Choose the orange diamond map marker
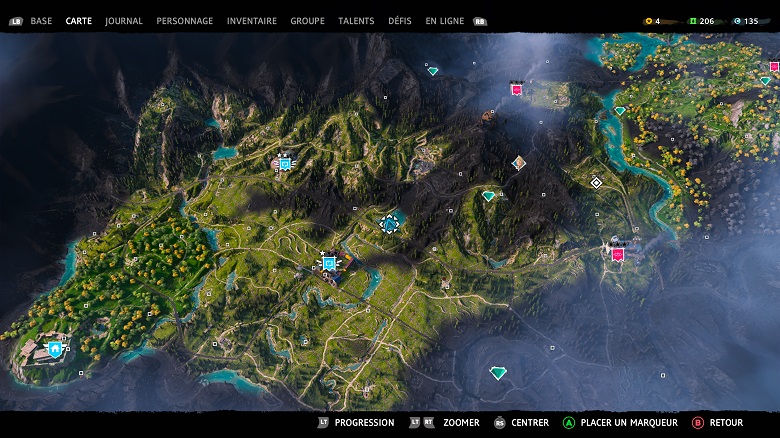This screenshot has height=438, width=780. click(x=518, y=162)
